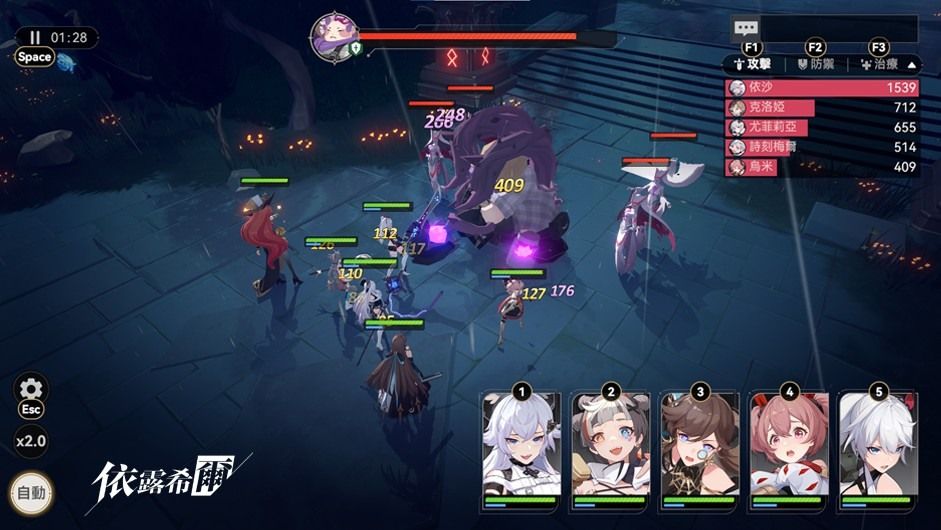Switch to the 防禦 defense tab
941x530 pixels.
coord(816,63)
